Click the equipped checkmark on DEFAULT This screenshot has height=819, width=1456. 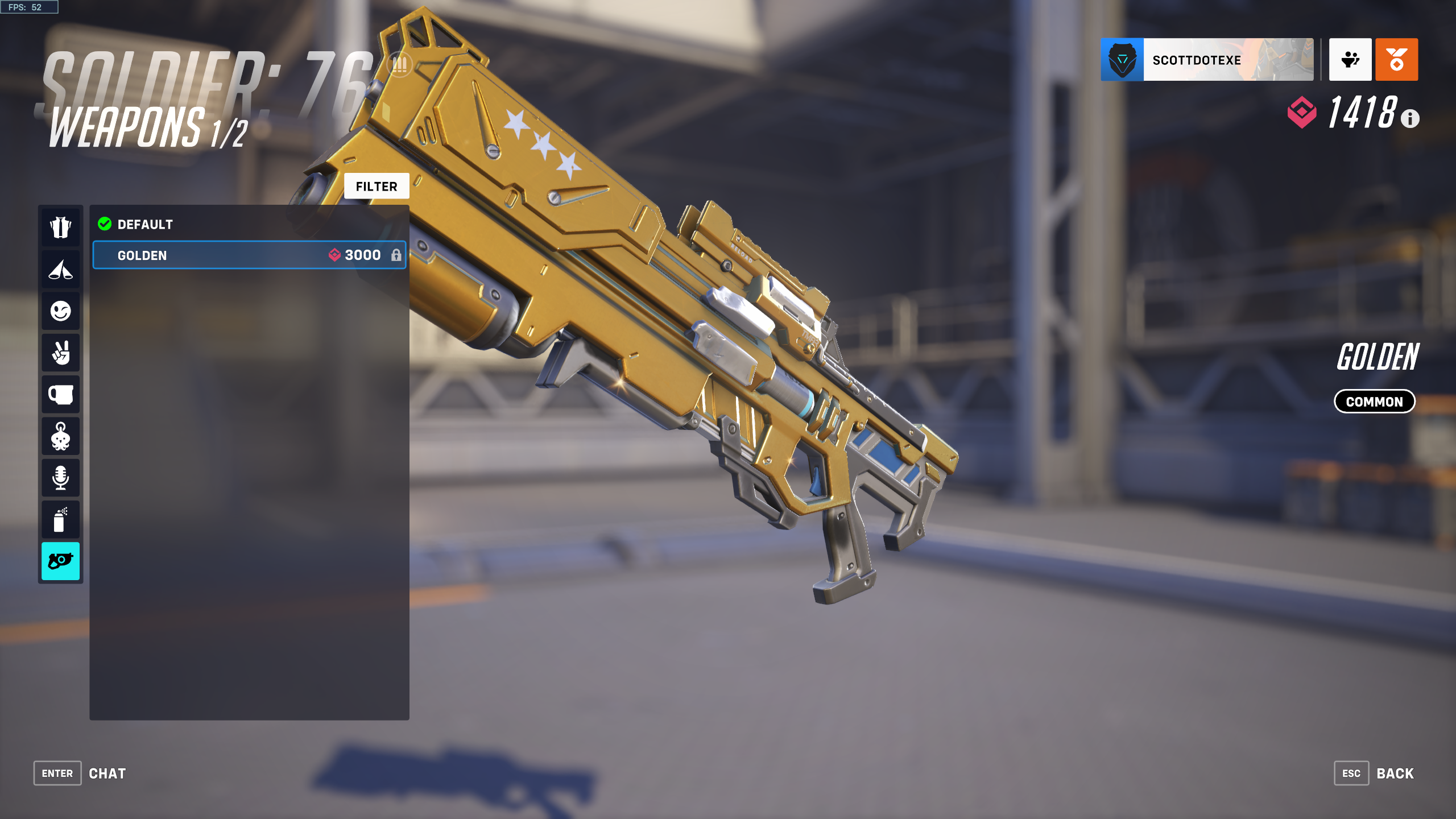[x=104, y=224]
